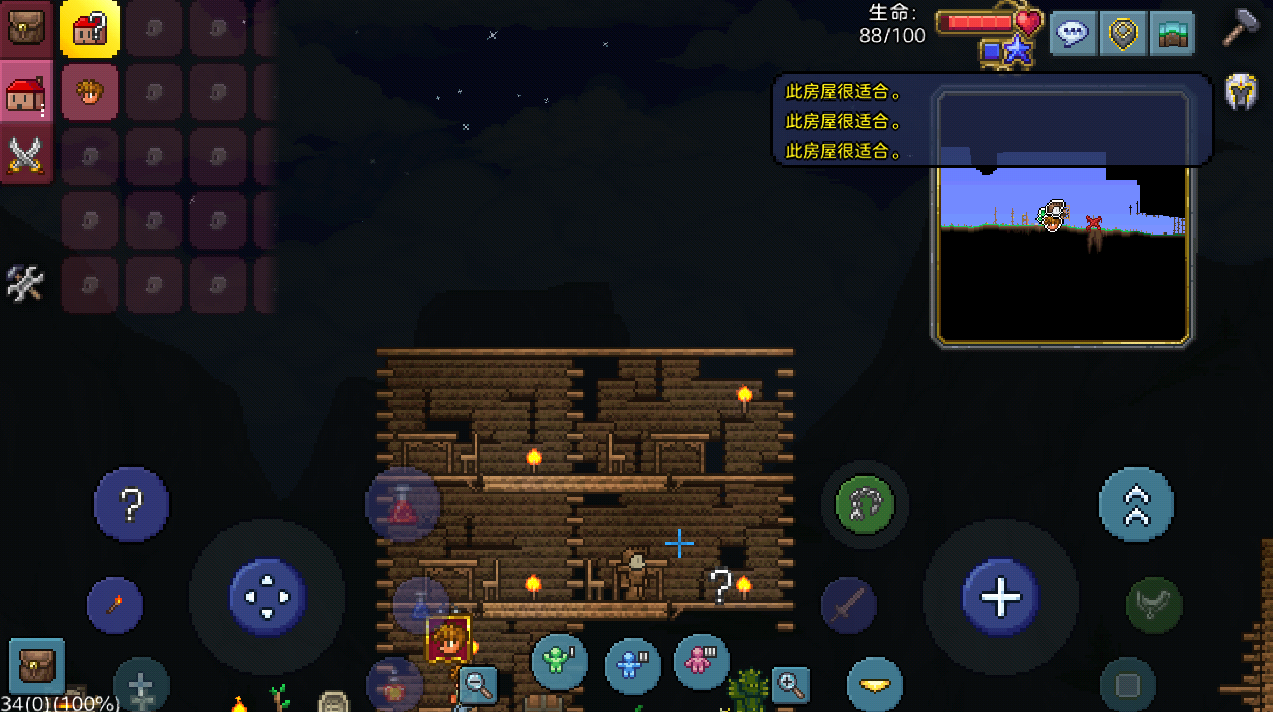This screenshot has width=1273, height=712.
Task: Tap the gold shield emblem button
Action: coord(1123,33)
